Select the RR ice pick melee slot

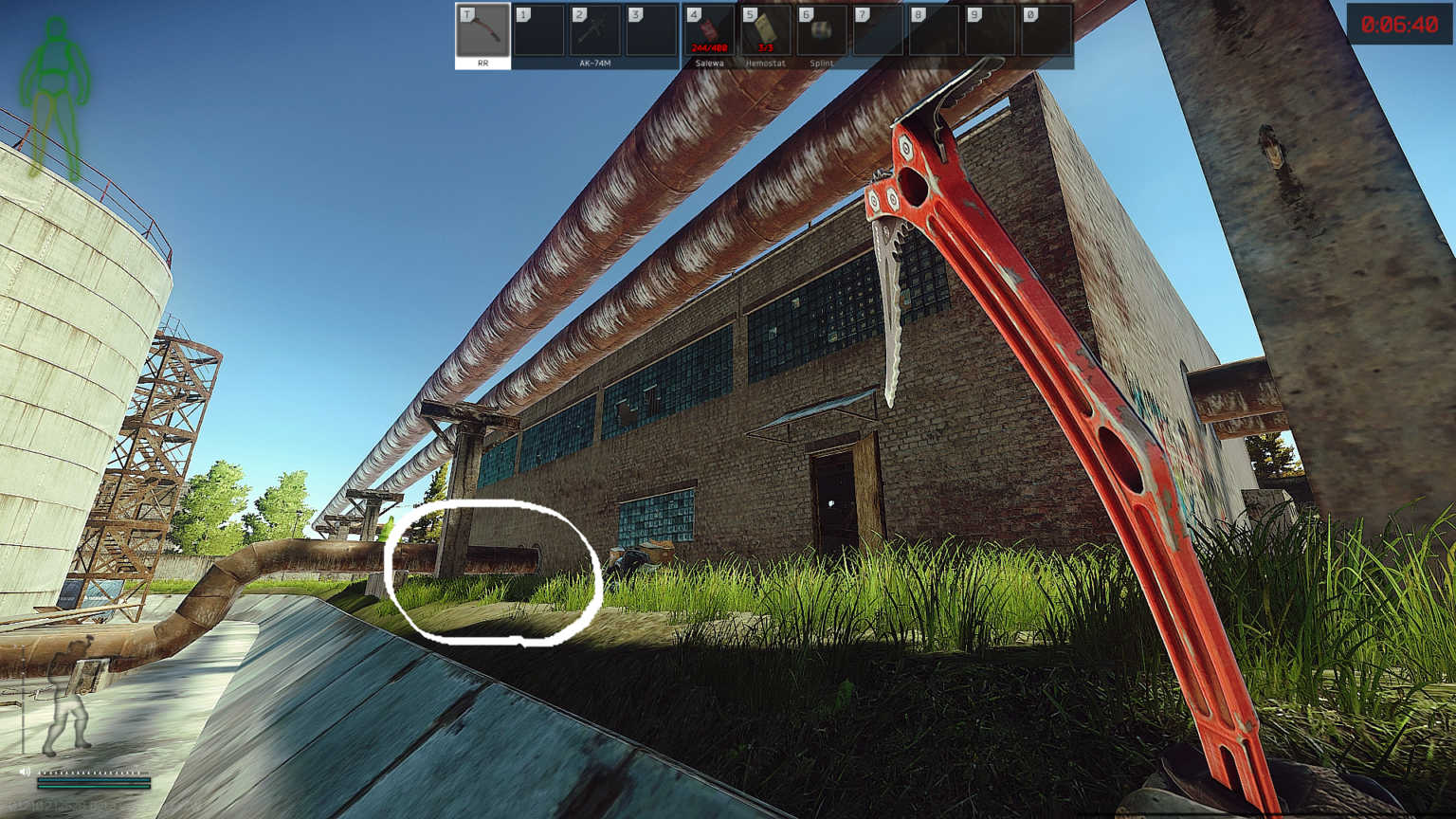point(482,34)
